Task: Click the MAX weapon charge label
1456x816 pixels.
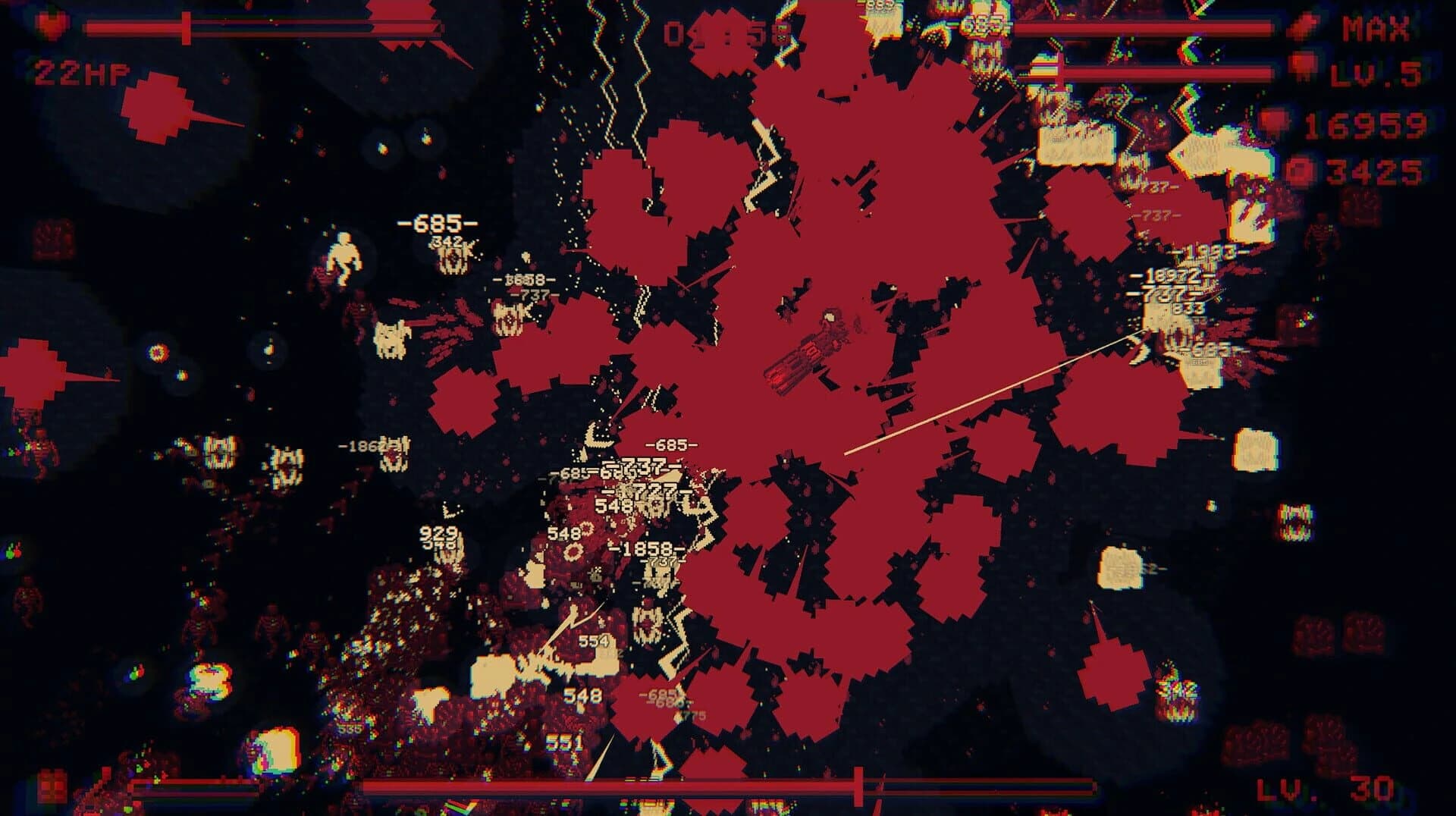Action: [1376, 27]
